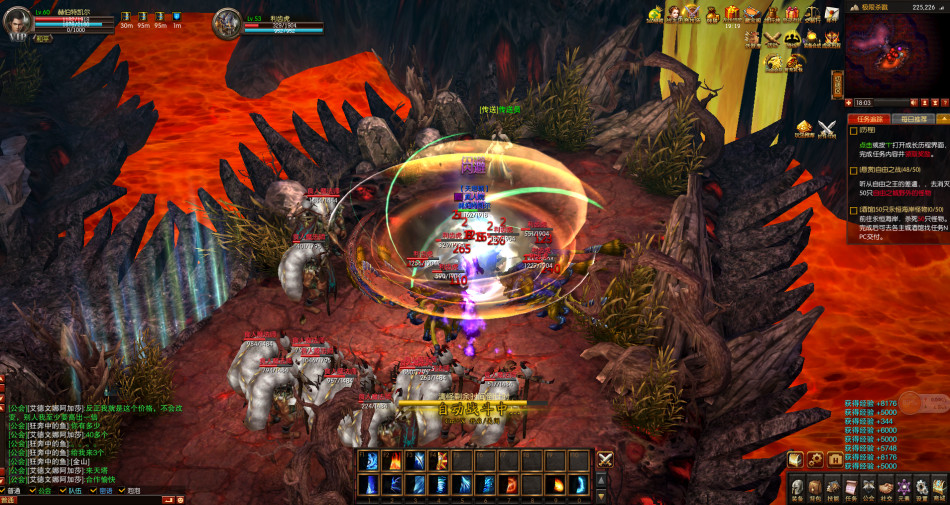This screenshot has height=505, width=950.
Task: Toggle the 公会 guild chat channel checkbox
Action: tap(33, 491)
